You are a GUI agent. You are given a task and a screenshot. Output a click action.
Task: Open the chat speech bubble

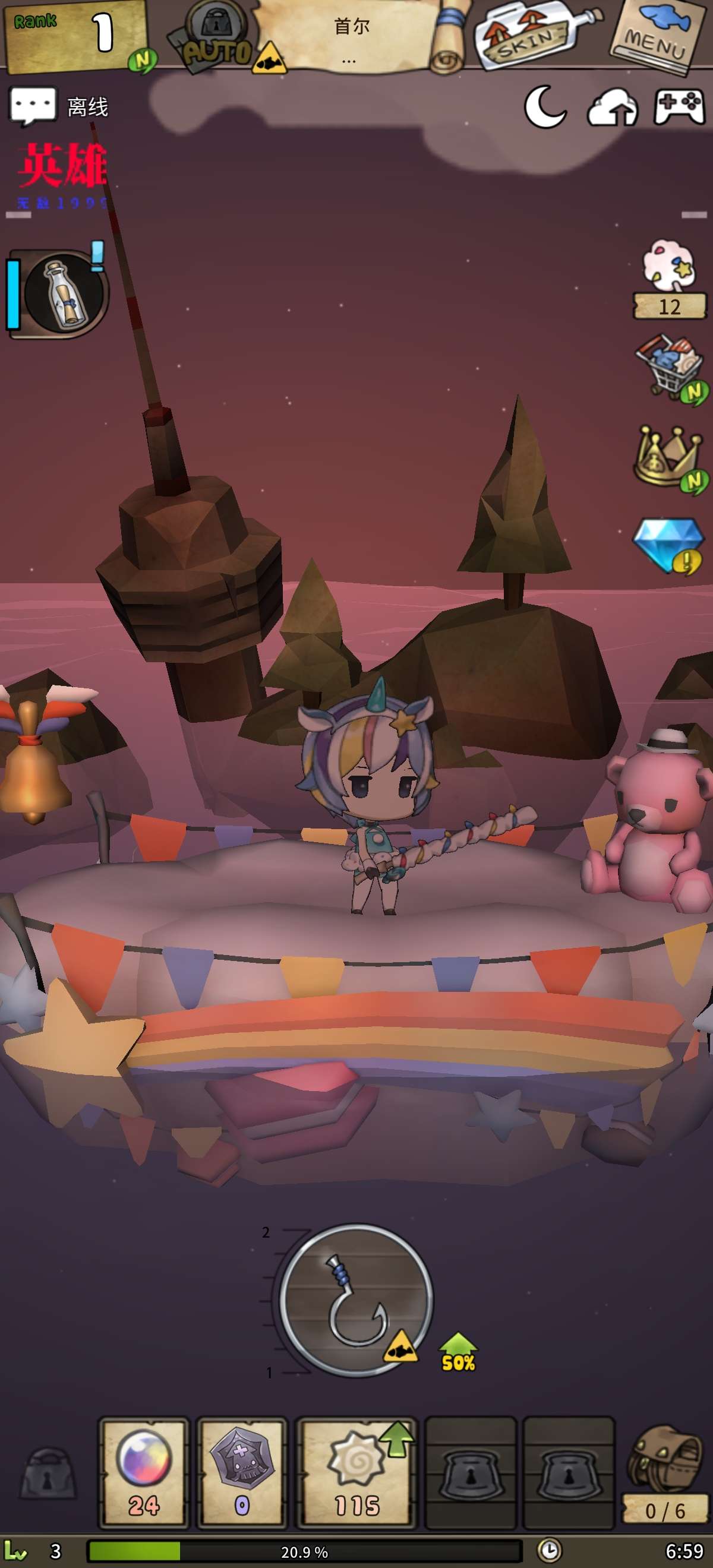pyautogui.click(x=33, y=106)
